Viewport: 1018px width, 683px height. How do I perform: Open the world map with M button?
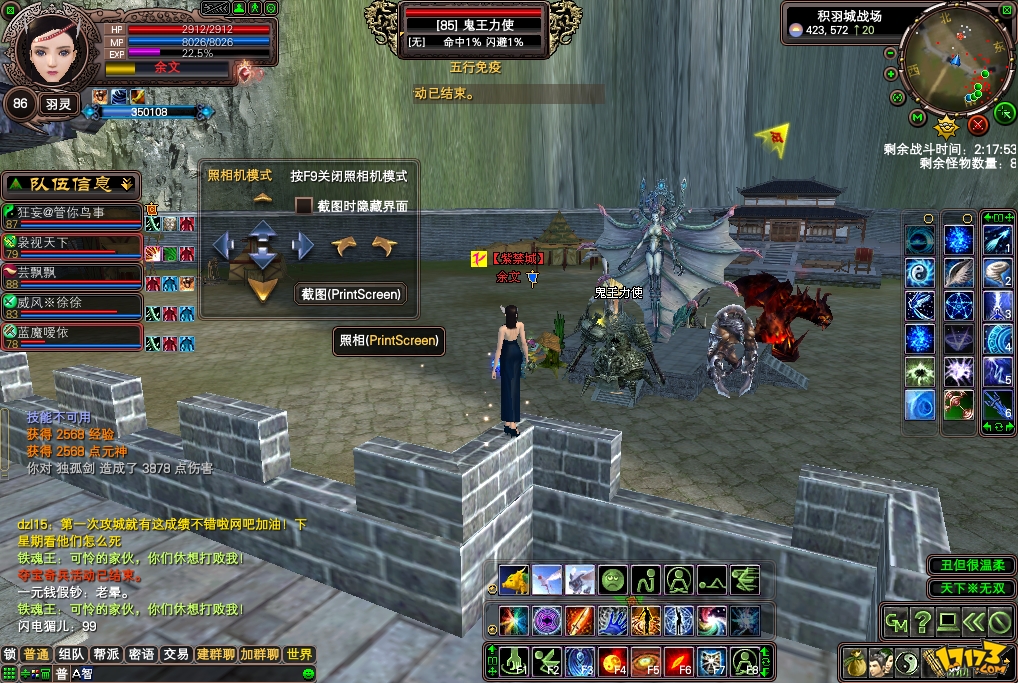coord(917,118)
